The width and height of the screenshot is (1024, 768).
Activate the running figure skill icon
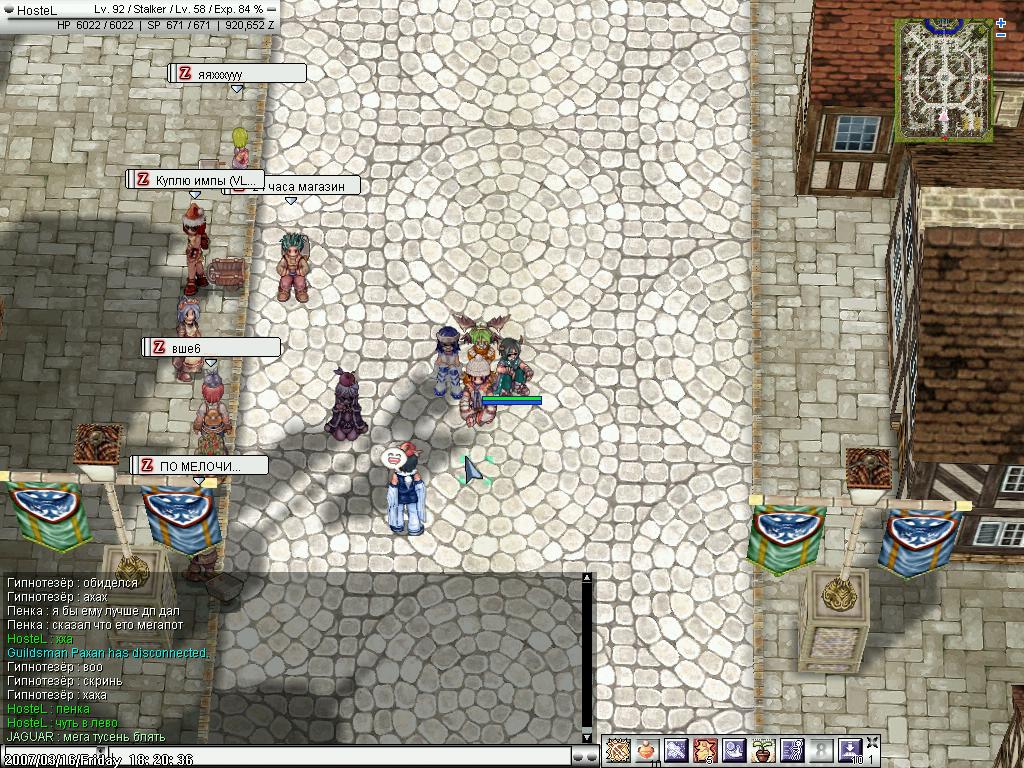(x=792, y=750)
